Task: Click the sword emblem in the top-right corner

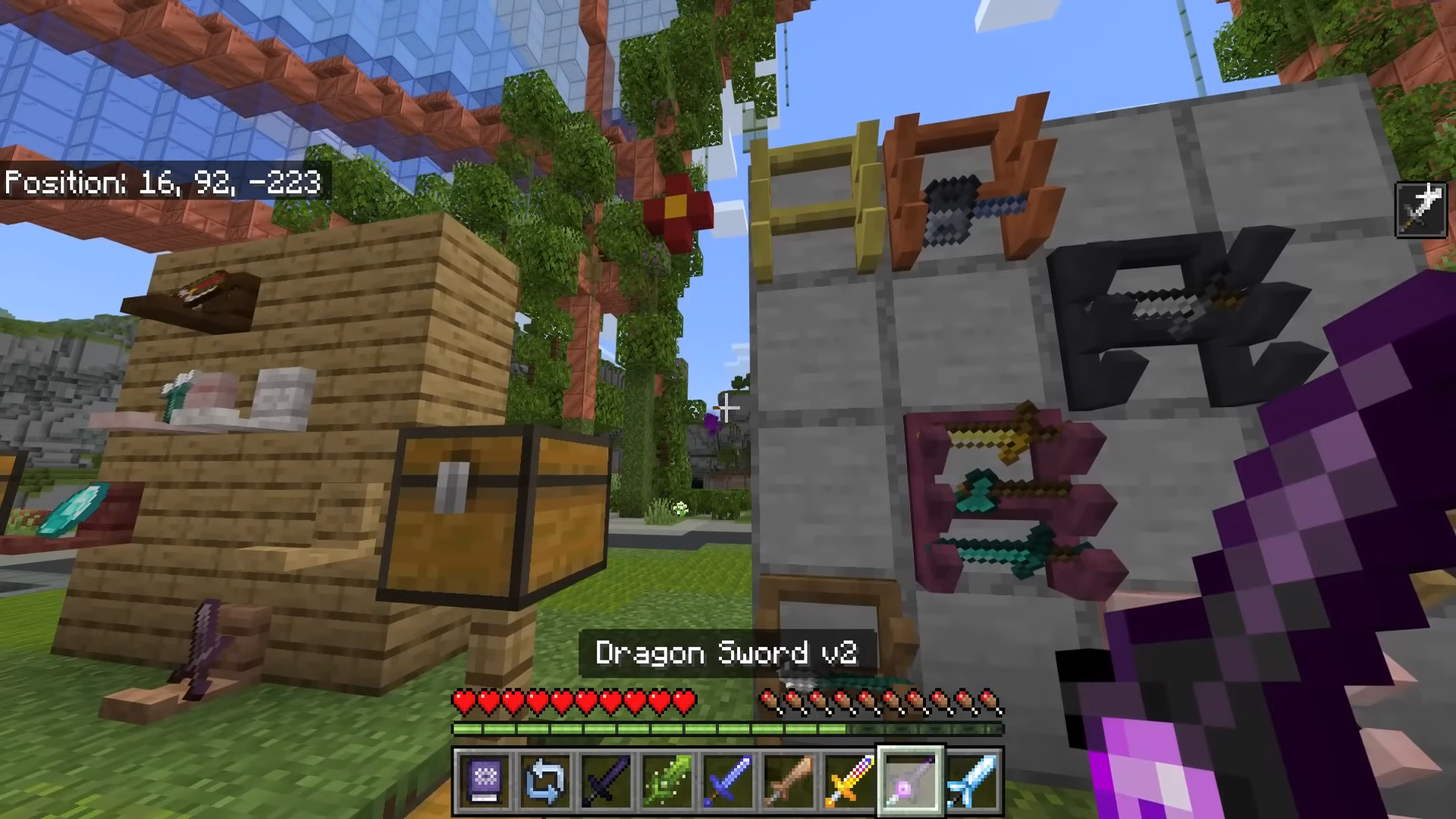Action: (x=1421, y=209)
